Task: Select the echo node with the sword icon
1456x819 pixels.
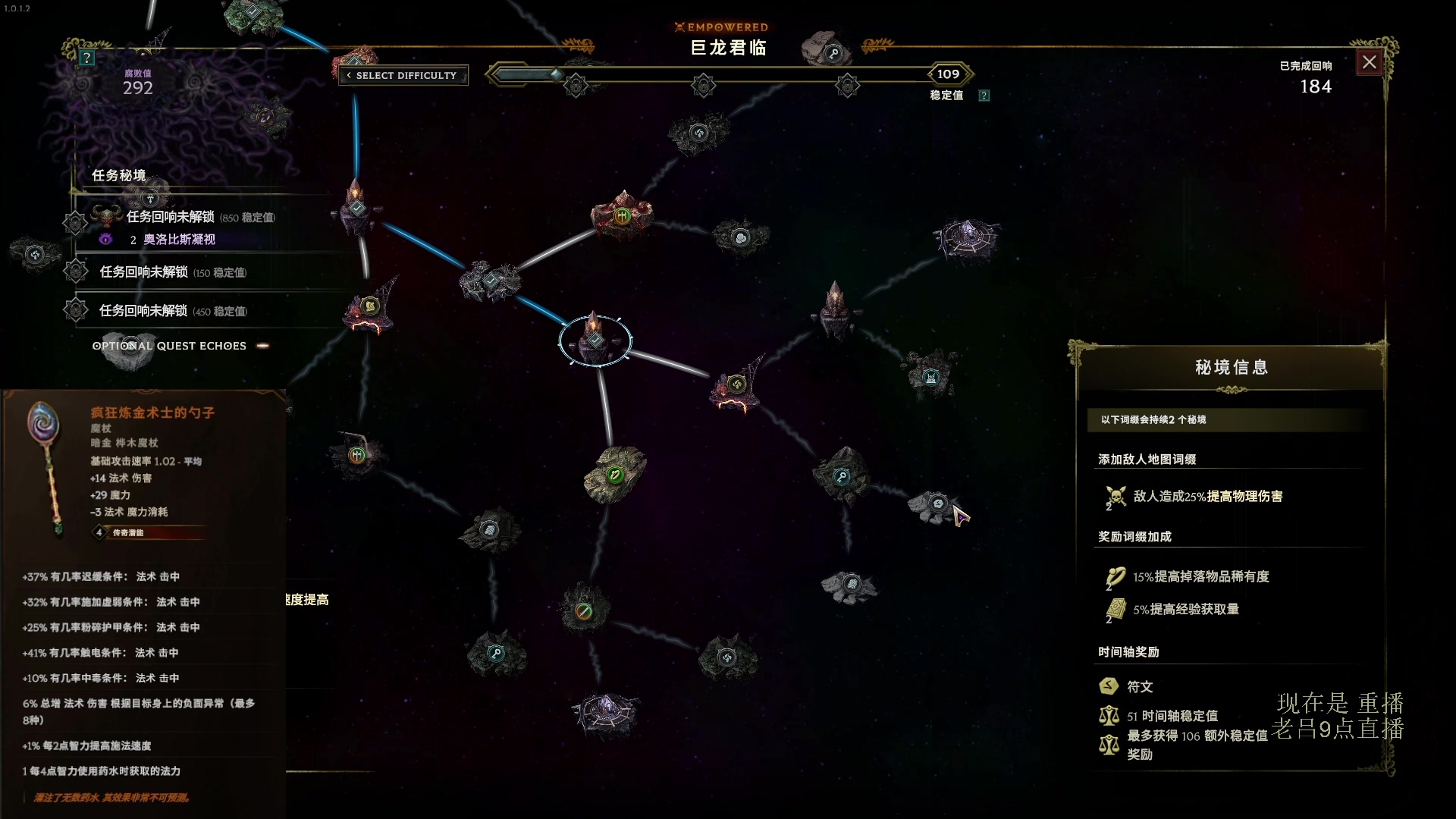Action: pyautogui.click(x=583, y=611)
